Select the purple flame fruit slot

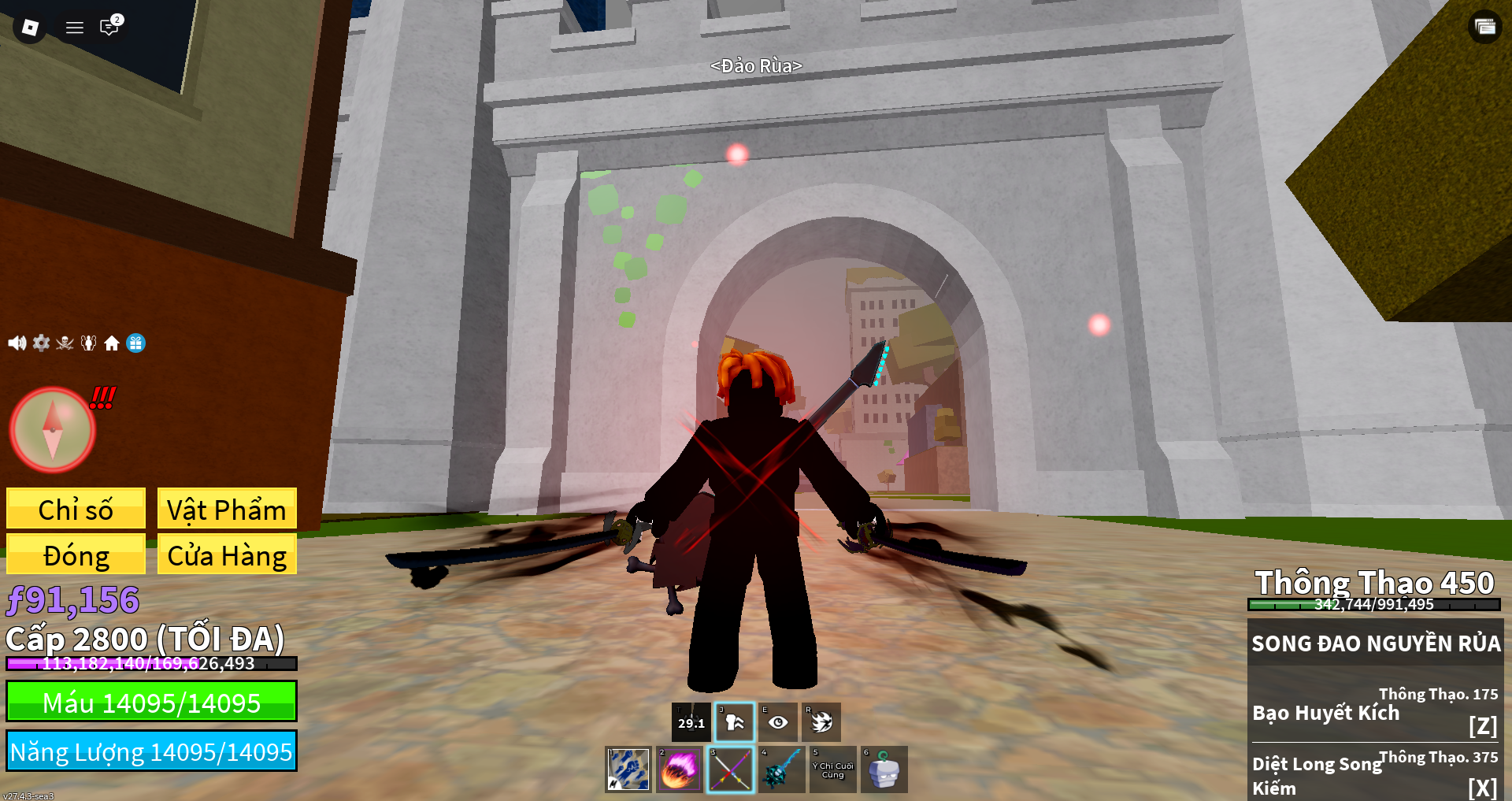tap(679, 769)
